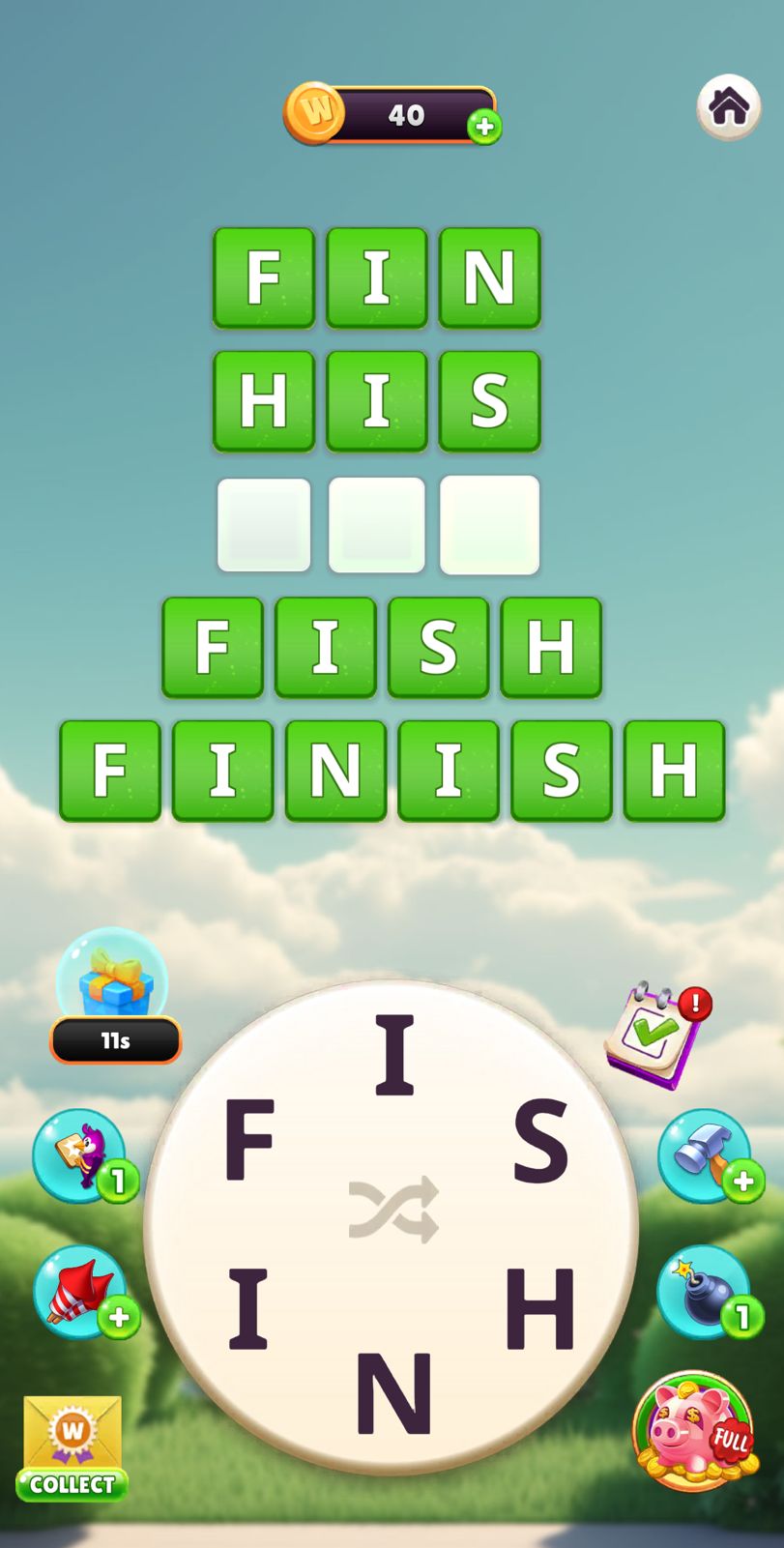Select the letter F on the wheel
The width and height of the screenshot is (784, 1548).
249,1141
